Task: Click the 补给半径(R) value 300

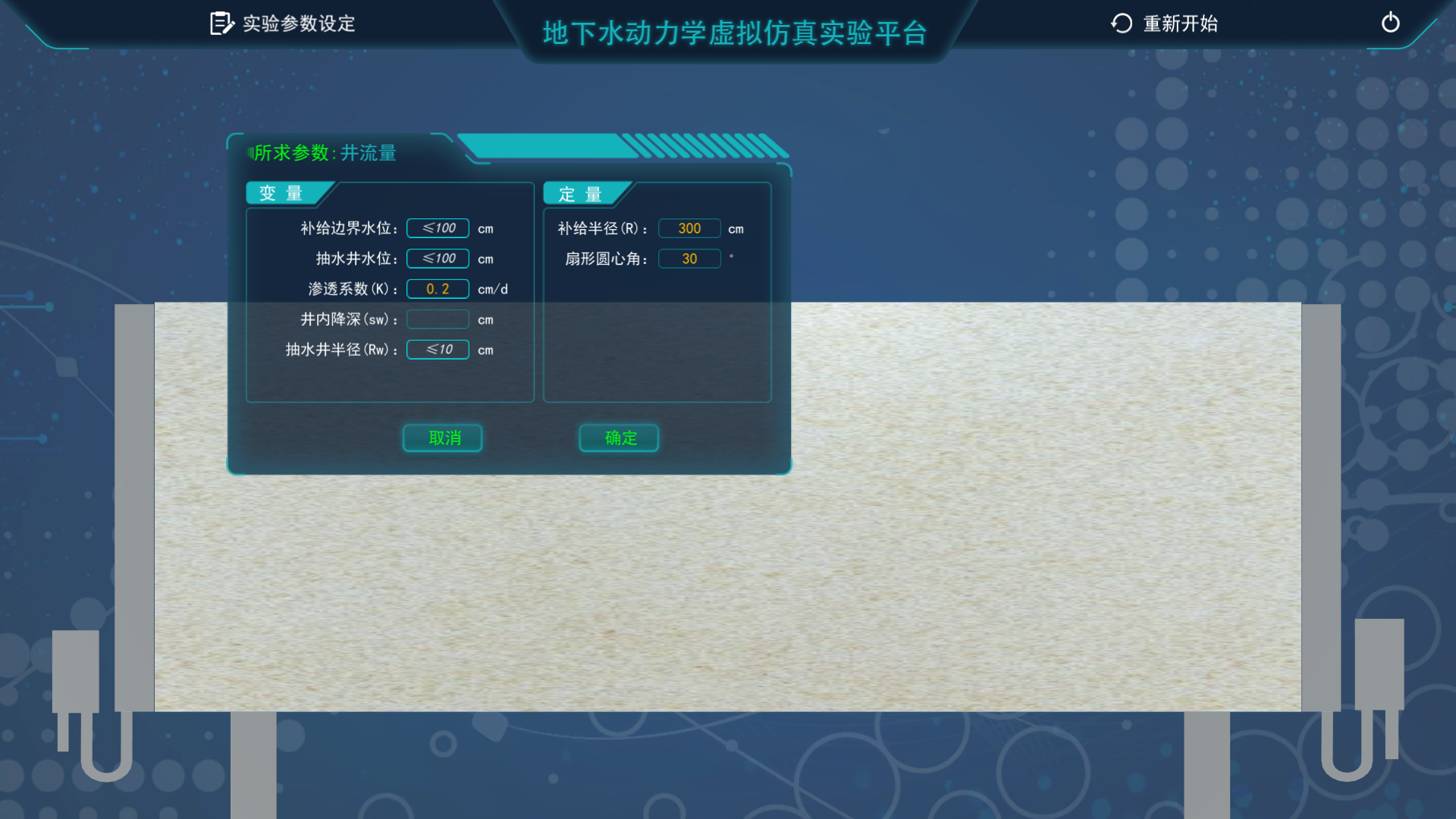Action: 689,227
